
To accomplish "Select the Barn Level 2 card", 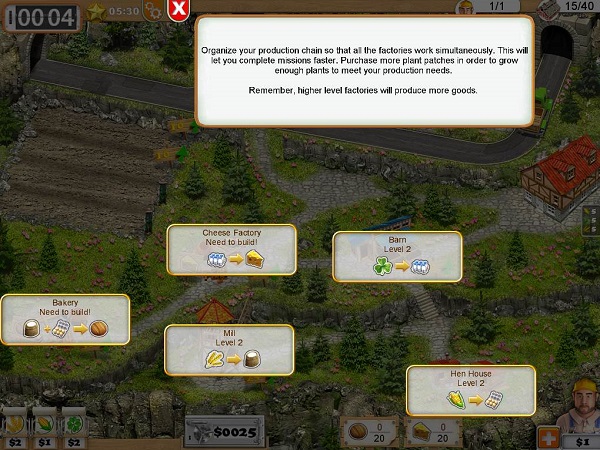I will 397,257.
